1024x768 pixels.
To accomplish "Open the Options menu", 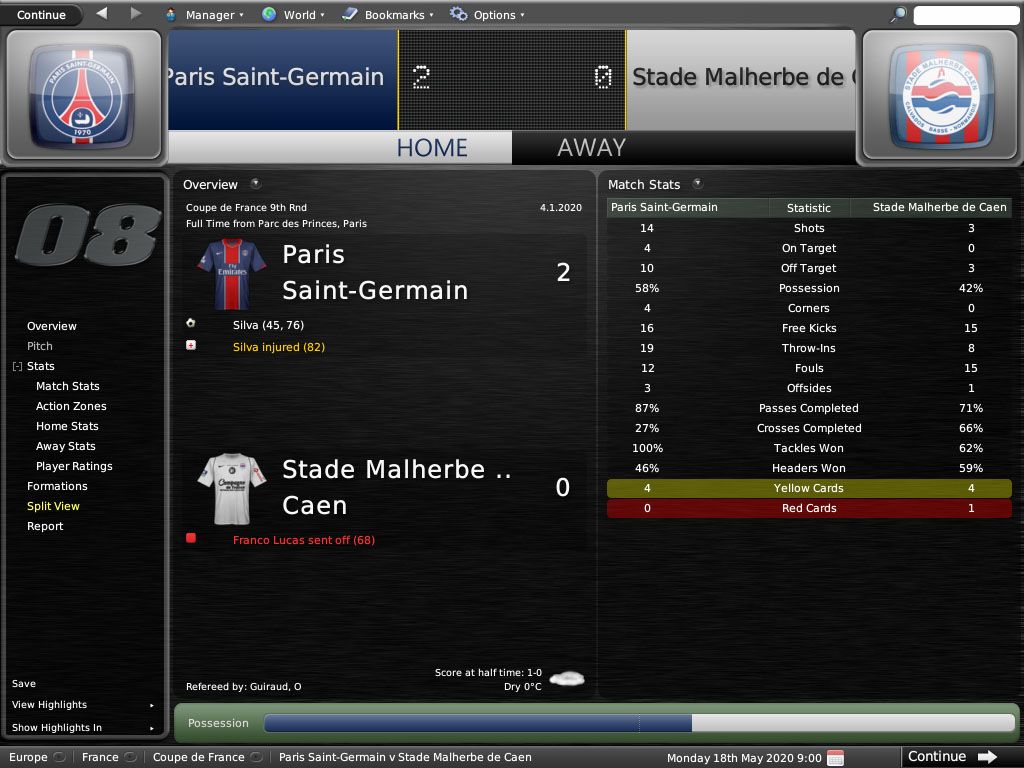I will (x=488, y=15).
